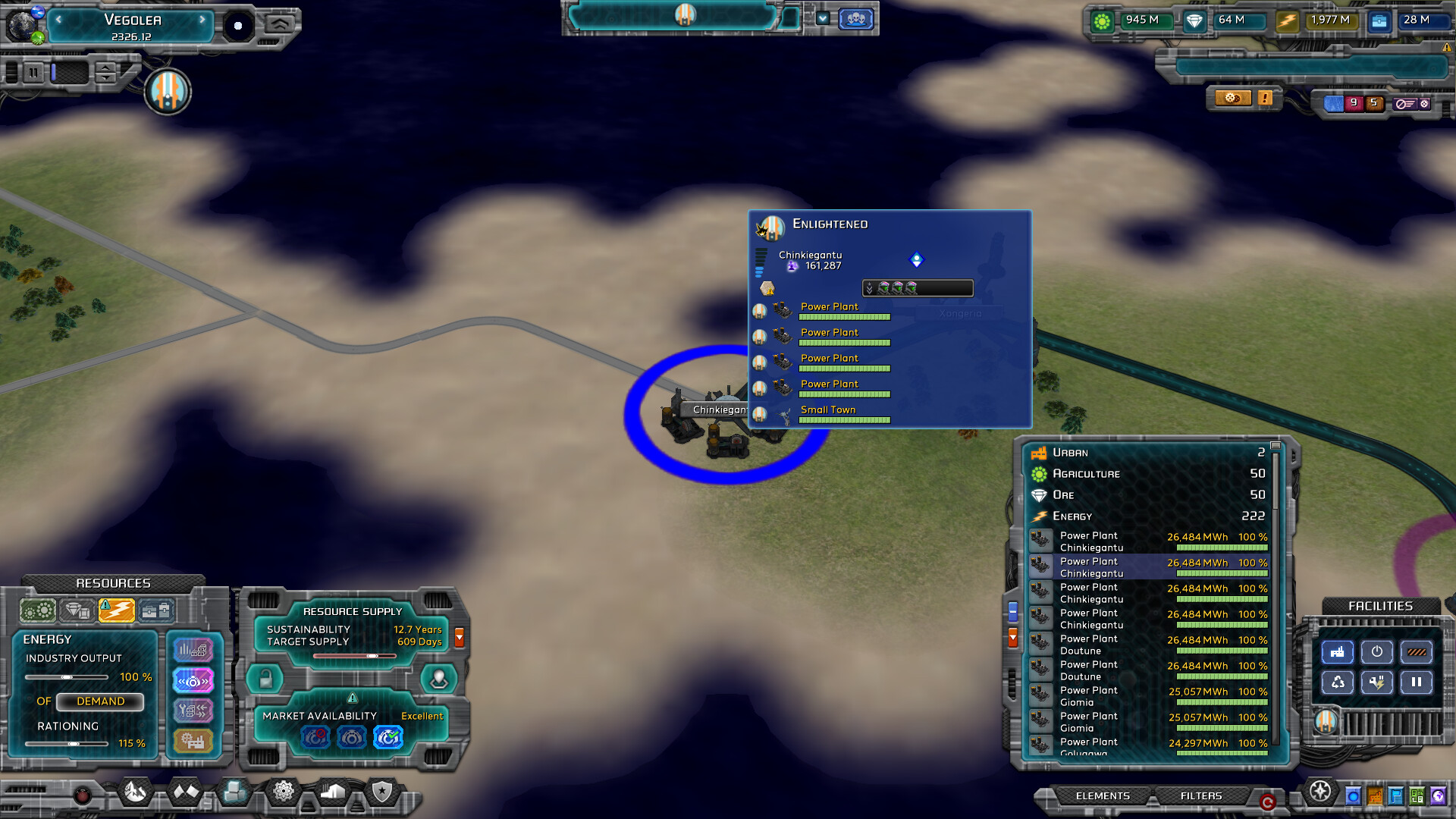Click the shield with star icon on bottom toolbar
This screenshot has height=819, width=1456.
pyautogui.click(x=382, y=792)
